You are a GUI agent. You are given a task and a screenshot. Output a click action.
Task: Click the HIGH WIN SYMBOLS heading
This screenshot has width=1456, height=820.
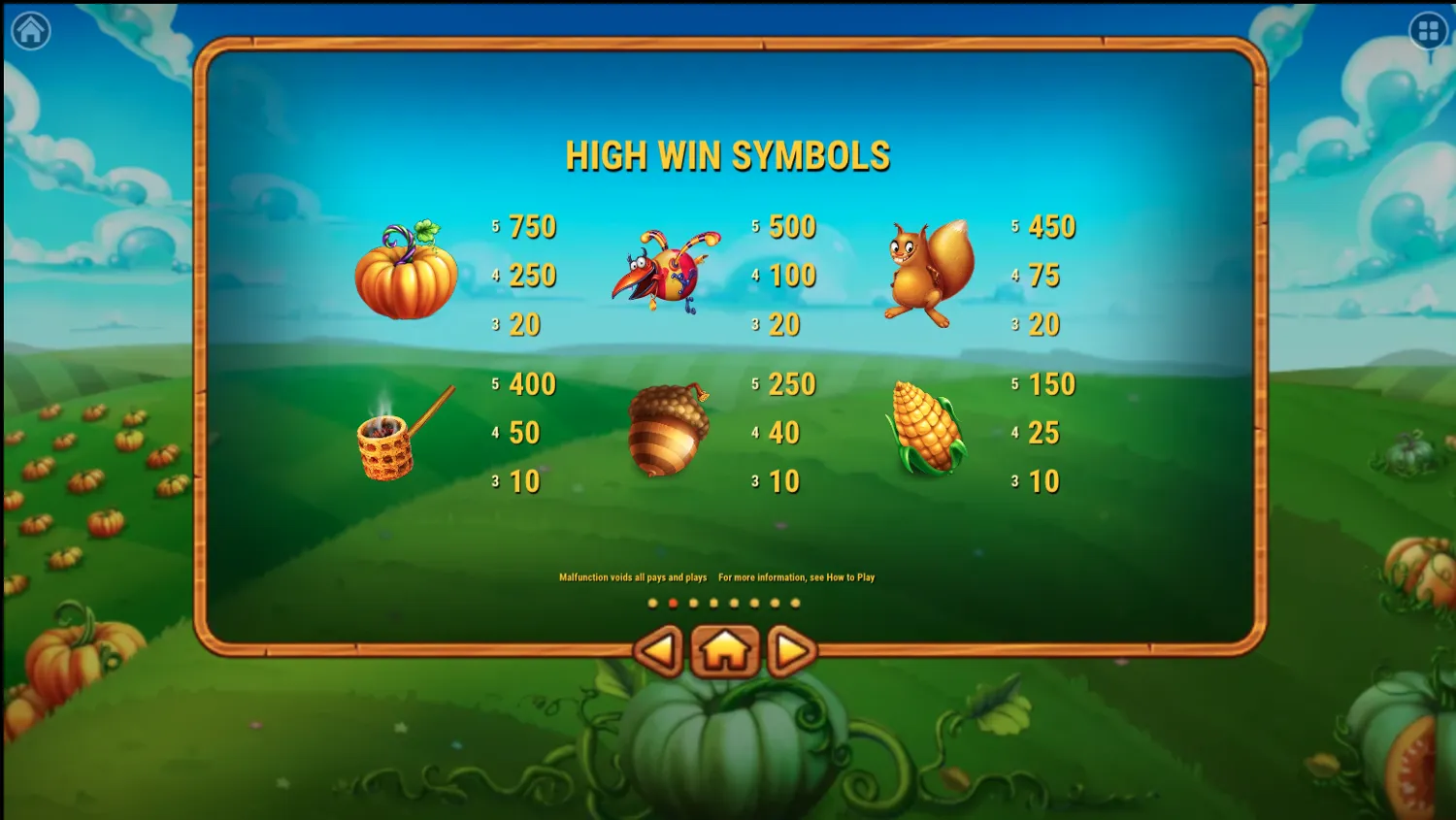pyautogui.click(x=728, y=155)
